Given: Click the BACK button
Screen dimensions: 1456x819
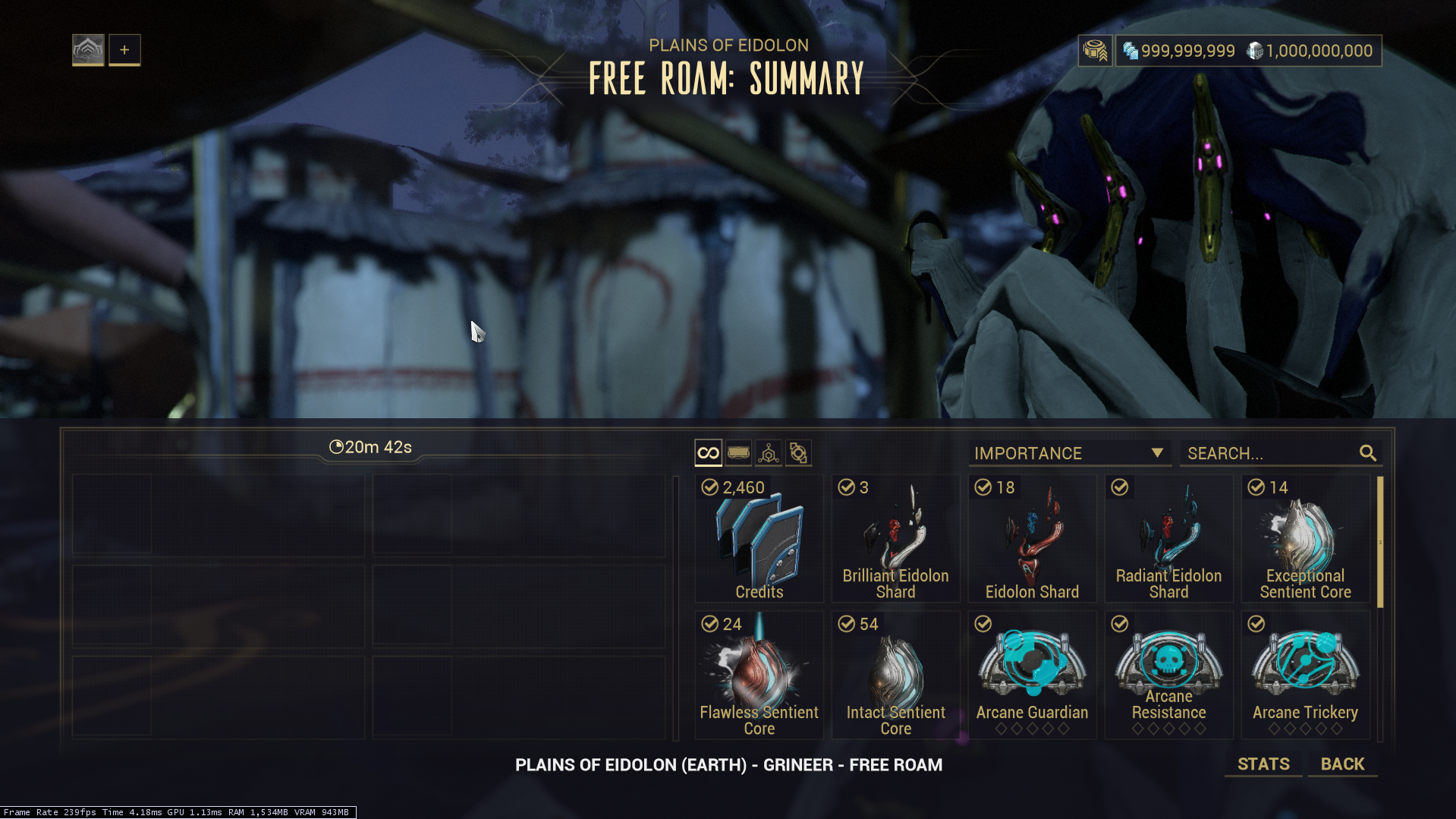Looking at the screenshot, I should pos(1342,764).
